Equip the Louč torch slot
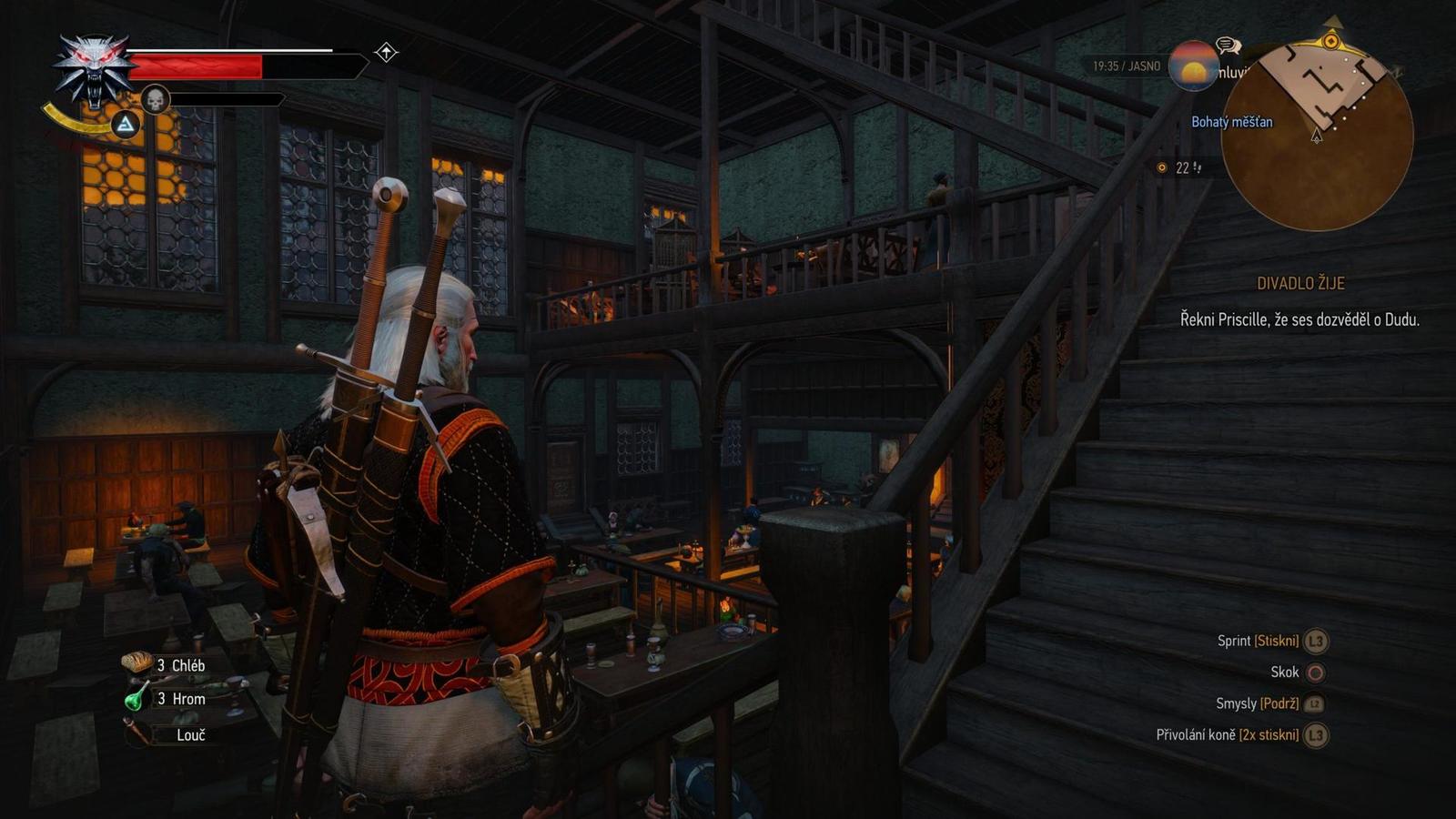 [136, 733]
